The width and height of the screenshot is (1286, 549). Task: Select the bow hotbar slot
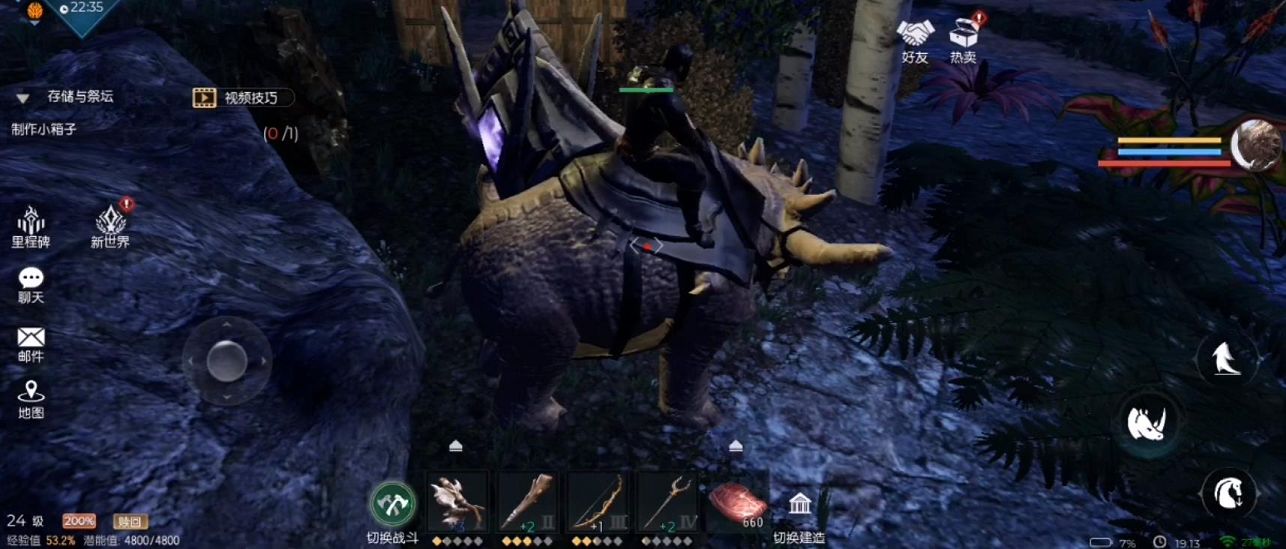click(597, 501)
